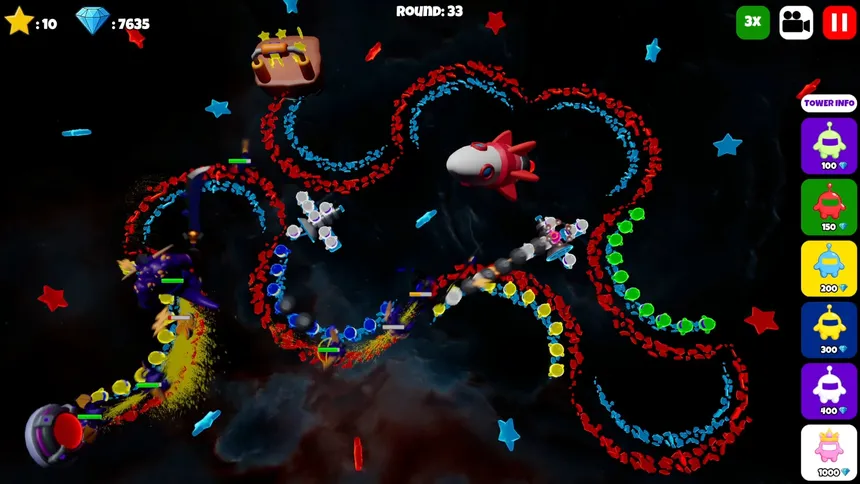
Task: Pick the 200-gem blue alien tower
Action: coord(829,268)
